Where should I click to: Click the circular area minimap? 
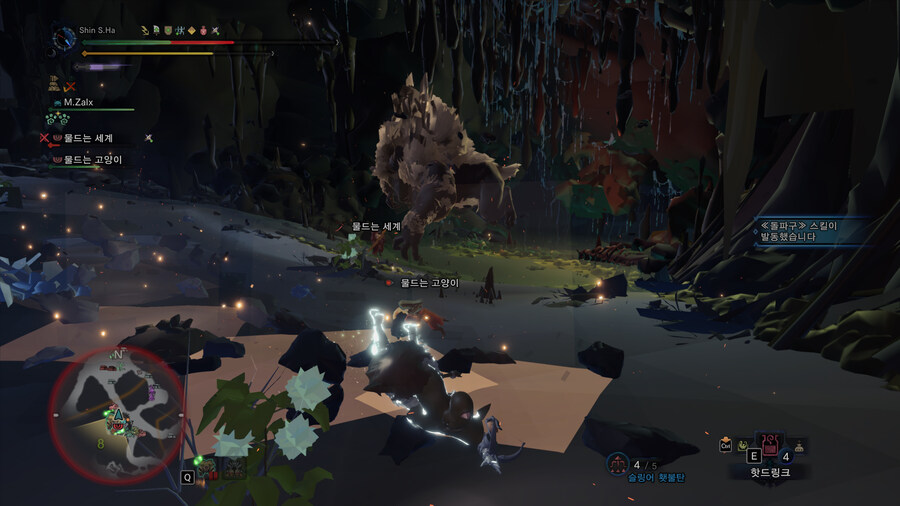117,415
